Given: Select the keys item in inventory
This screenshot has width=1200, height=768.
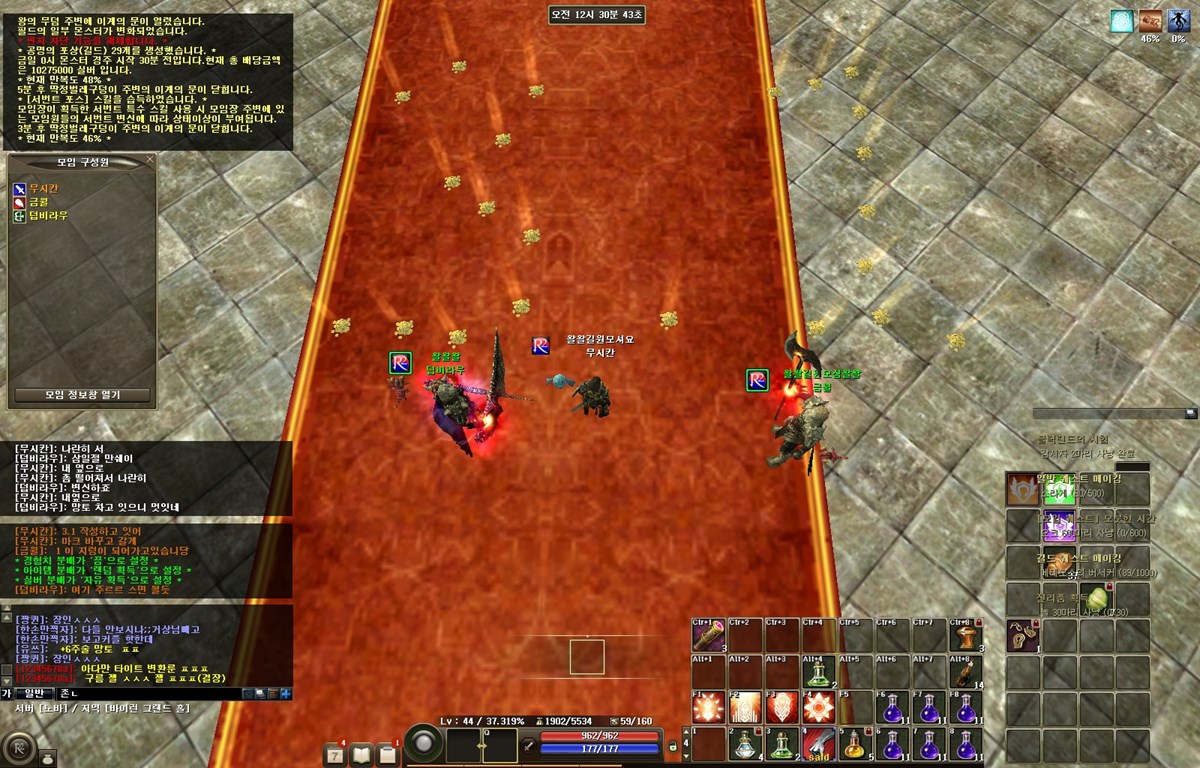Looking at the screenshot, I should (x=1023, y=636).
